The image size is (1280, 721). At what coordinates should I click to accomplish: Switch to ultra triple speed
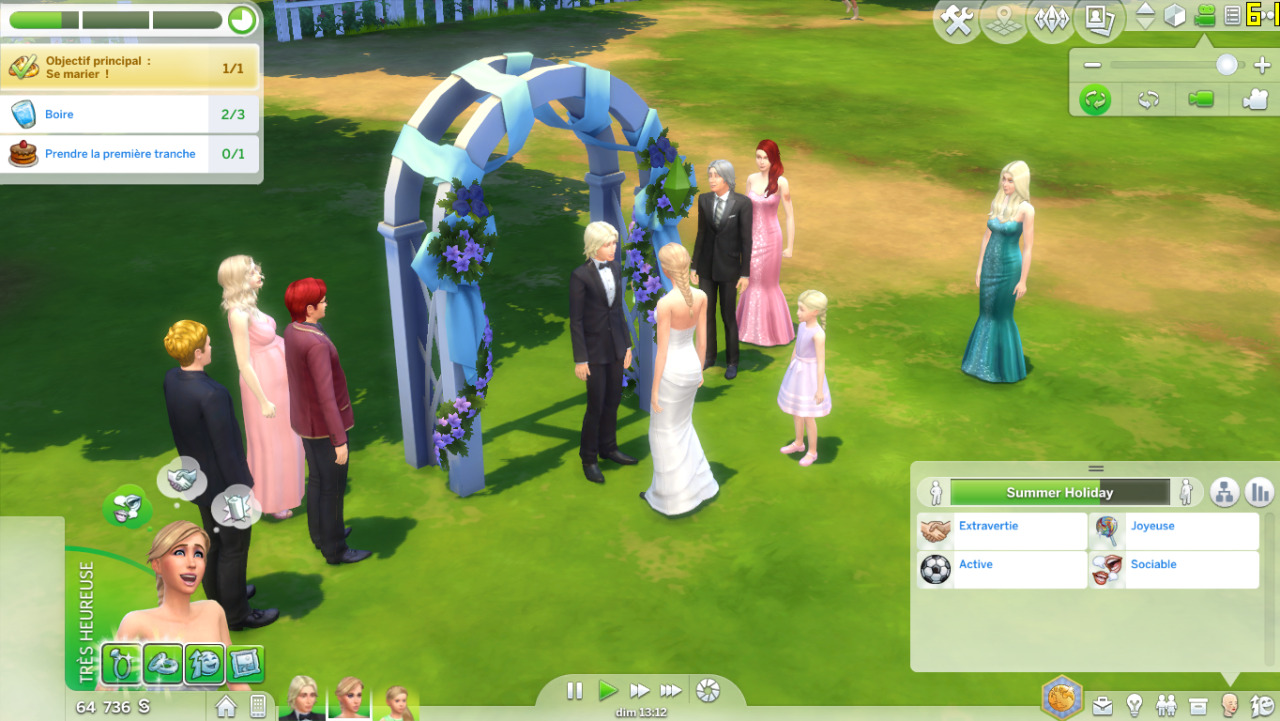671,690
